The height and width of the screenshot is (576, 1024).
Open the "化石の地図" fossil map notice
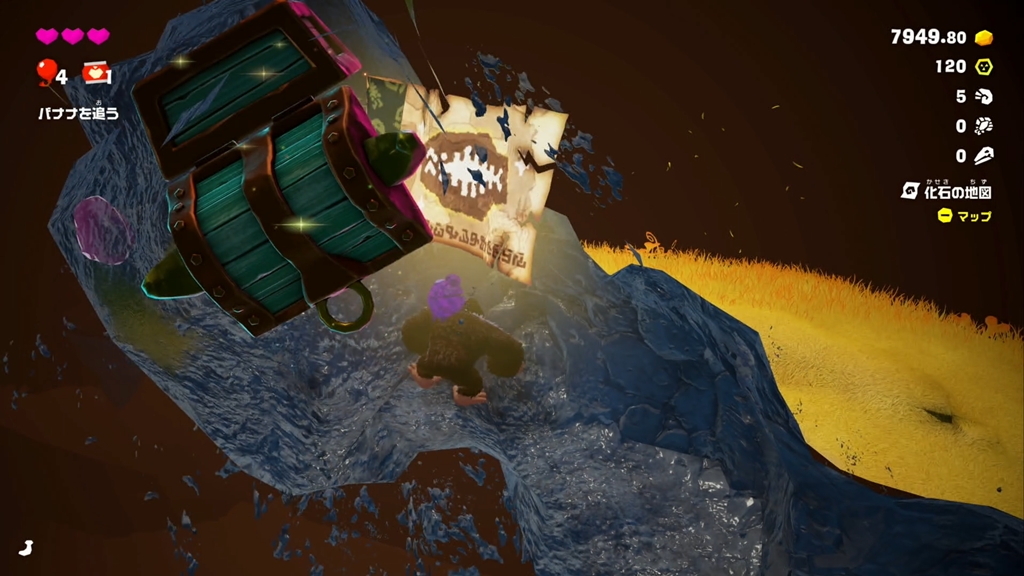[948, 190]
